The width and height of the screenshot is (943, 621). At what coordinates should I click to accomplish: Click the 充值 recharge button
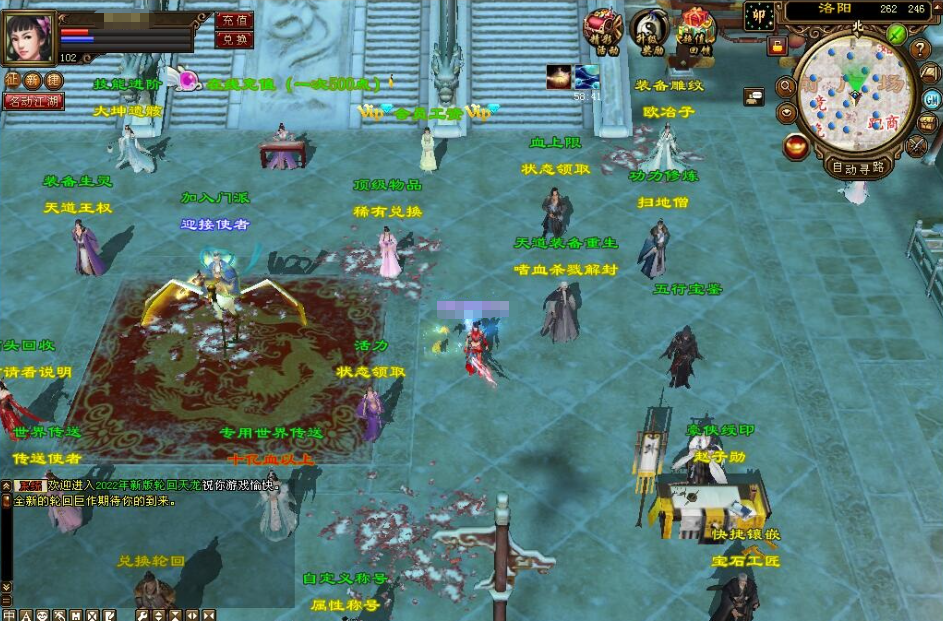pos(235,20)
